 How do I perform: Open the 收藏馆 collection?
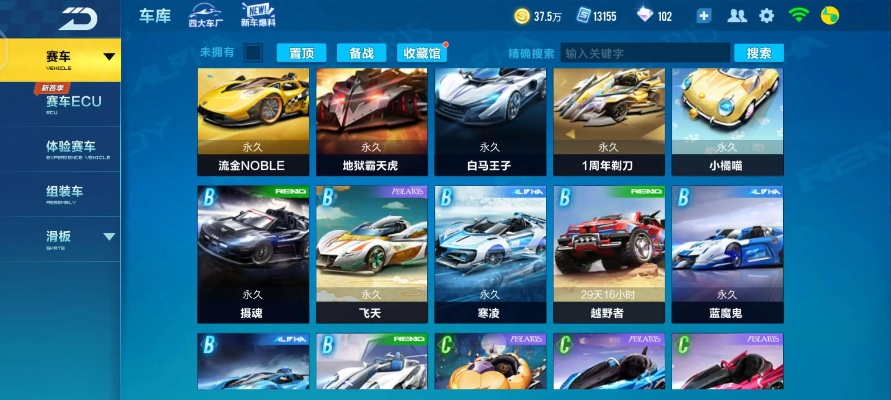tap(421, 53)
